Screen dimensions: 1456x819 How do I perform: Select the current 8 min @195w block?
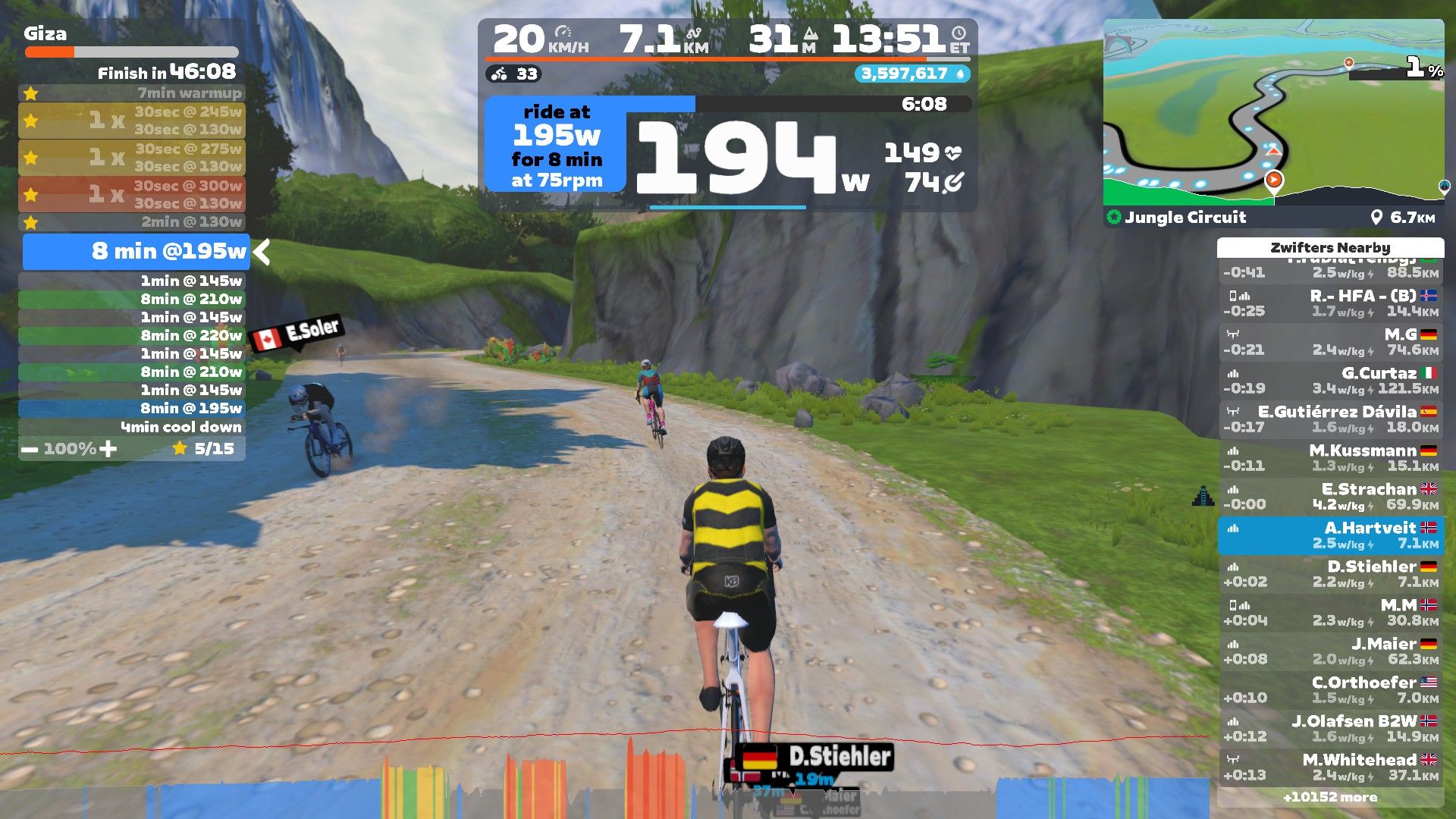136,252
